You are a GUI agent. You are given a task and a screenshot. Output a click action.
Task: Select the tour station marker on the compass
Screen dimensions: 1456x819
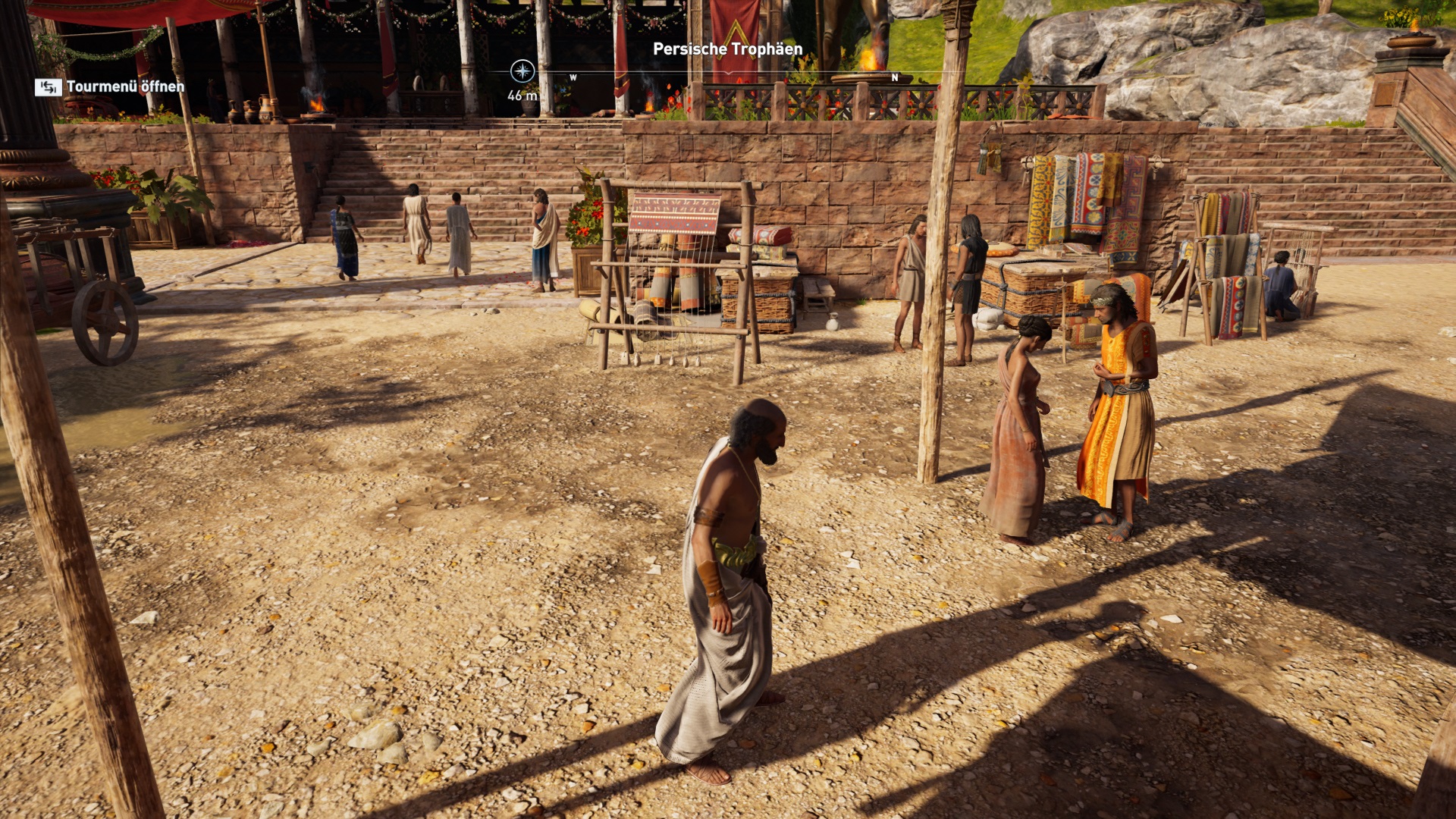[x=522, y=72]
